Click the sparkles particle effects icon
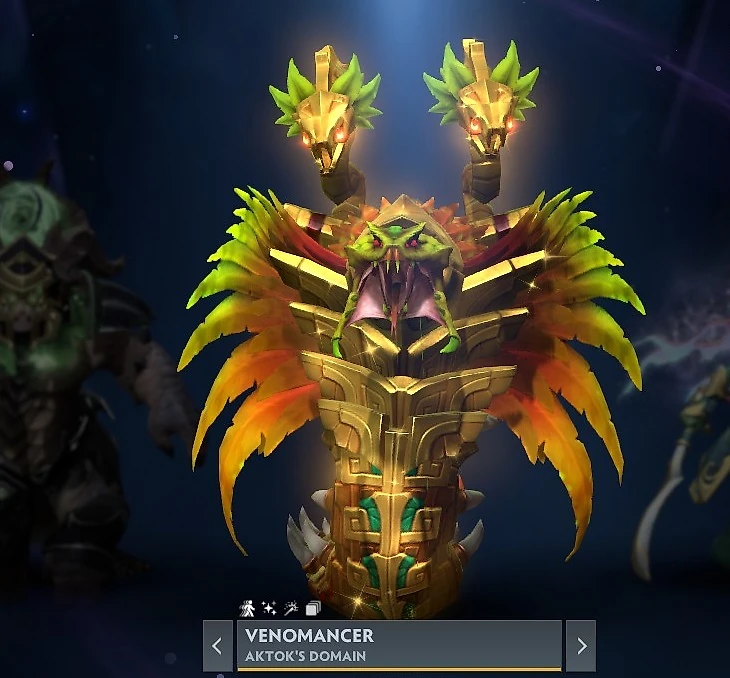The width and height of the screenshot is (730, 678). tap(269, 608)
